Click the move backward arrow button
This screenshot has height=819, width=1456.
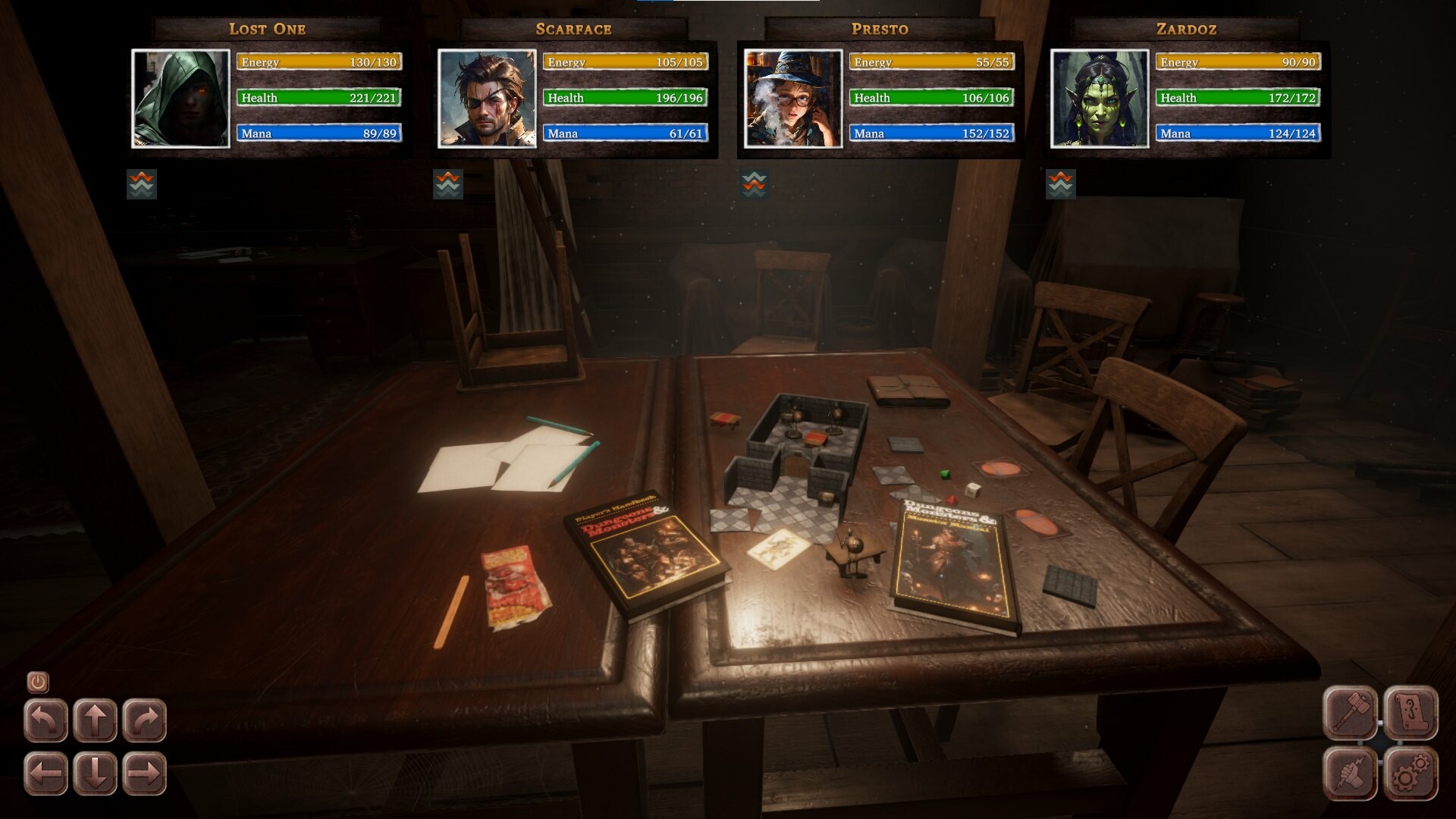pos(96,773)
